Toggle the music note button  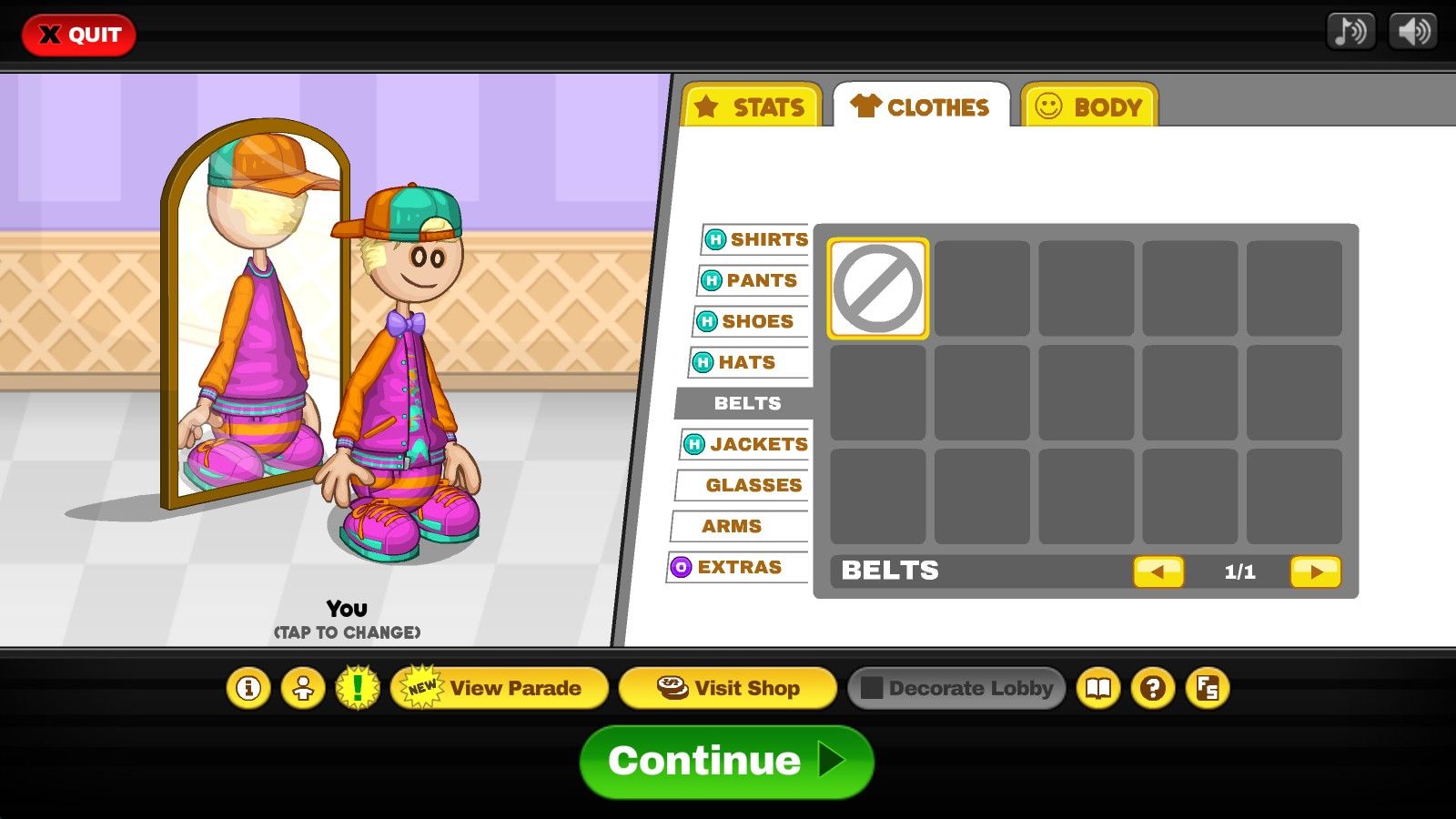tap(1350, 32)
